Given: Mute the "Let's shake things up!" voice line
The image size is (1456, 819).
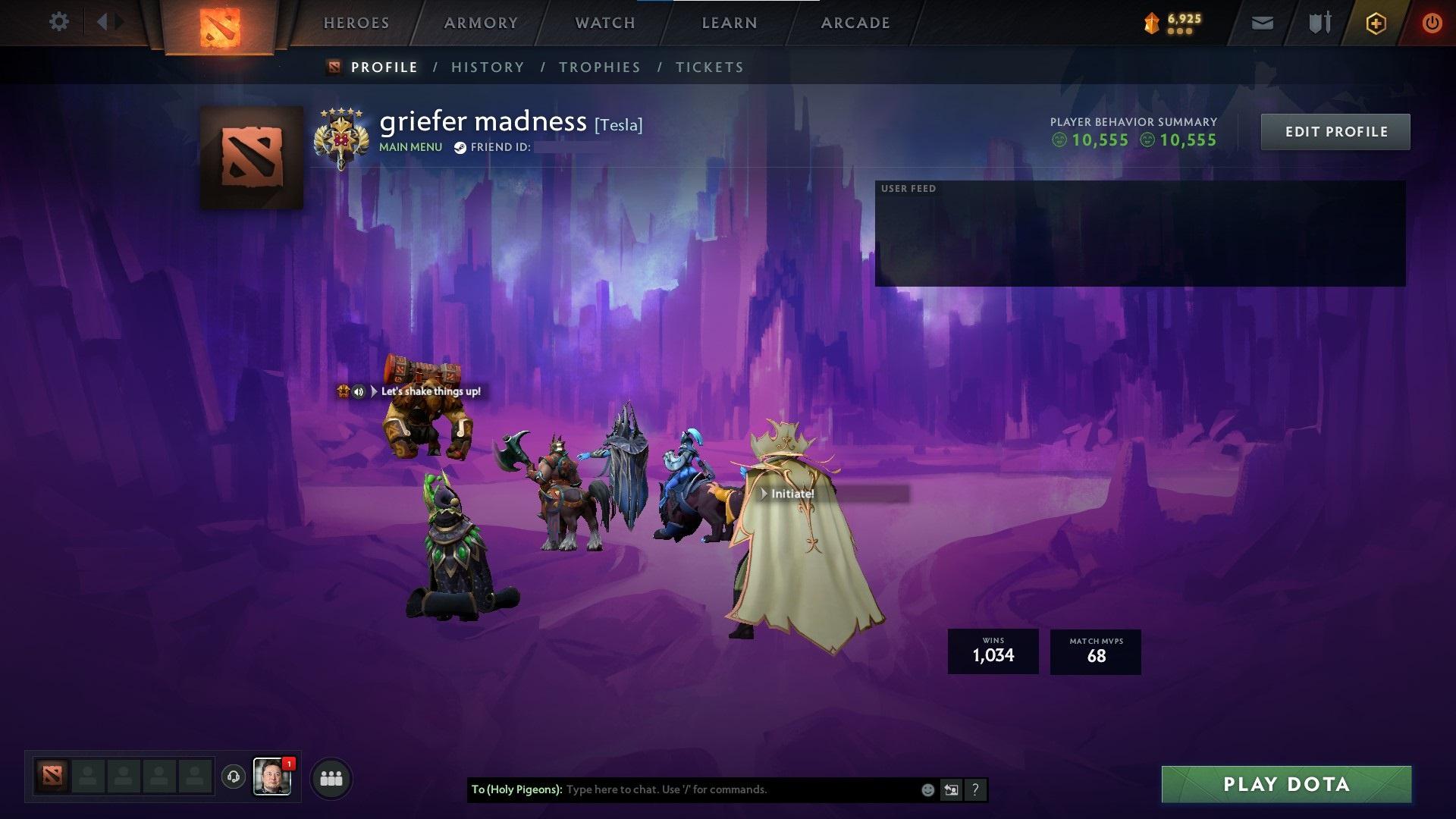Looking at the screenshot, I should pyautogui.click(x=358, y=392).
